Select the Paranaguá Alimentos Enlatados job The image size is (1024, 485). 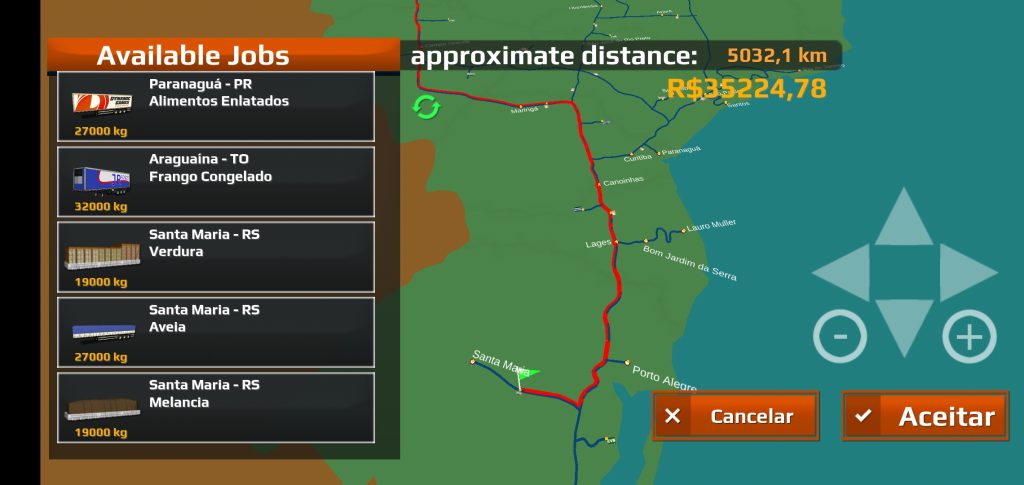coord(216,106)
